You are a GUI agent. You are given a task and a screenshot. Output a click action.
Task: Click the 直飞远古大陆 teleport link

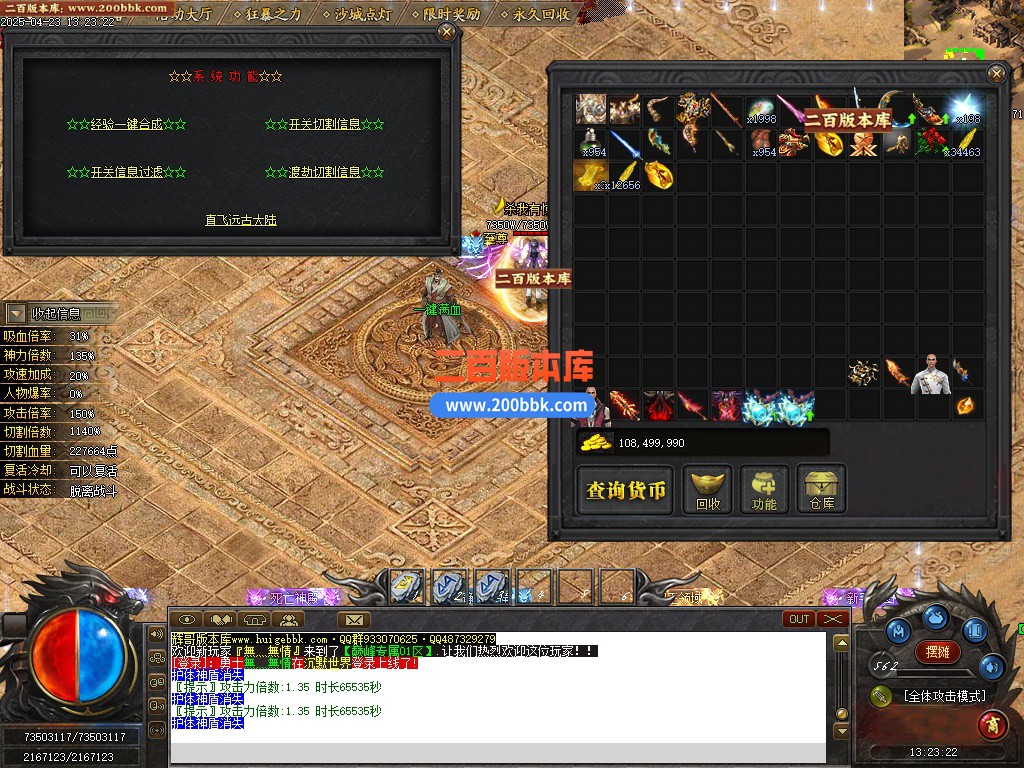[x=241, y=220]
